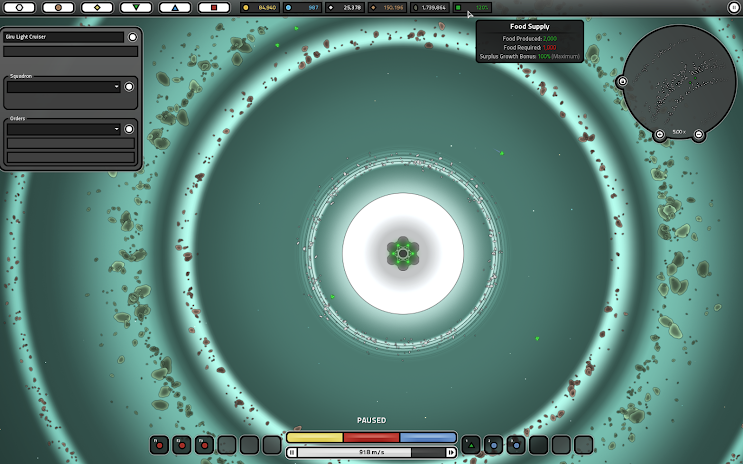Open the Squadron dropdown

[x=63, y=87]
